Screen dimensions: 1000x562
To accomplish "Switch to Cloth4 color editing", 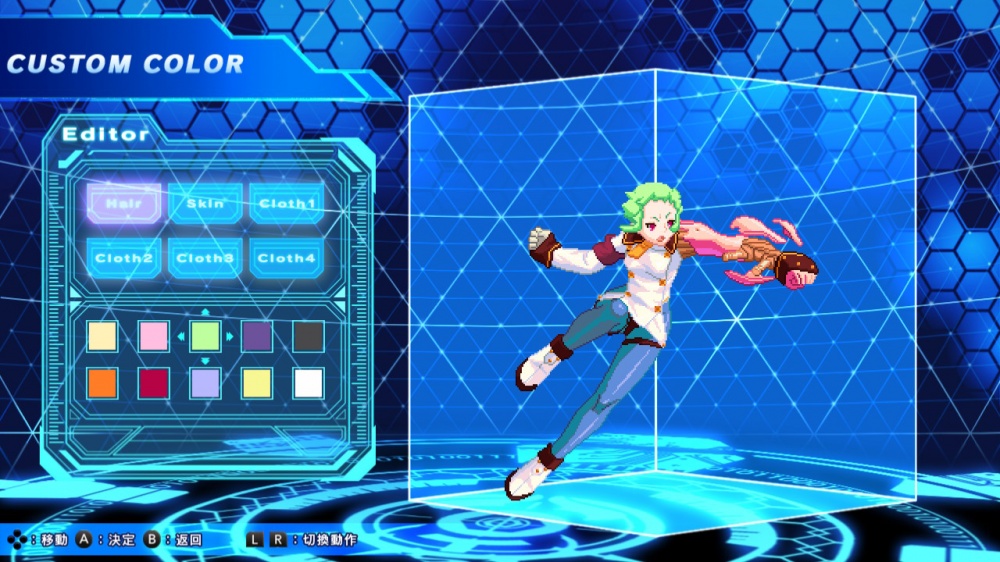I will pyautogui.click(x=287, y=258).
